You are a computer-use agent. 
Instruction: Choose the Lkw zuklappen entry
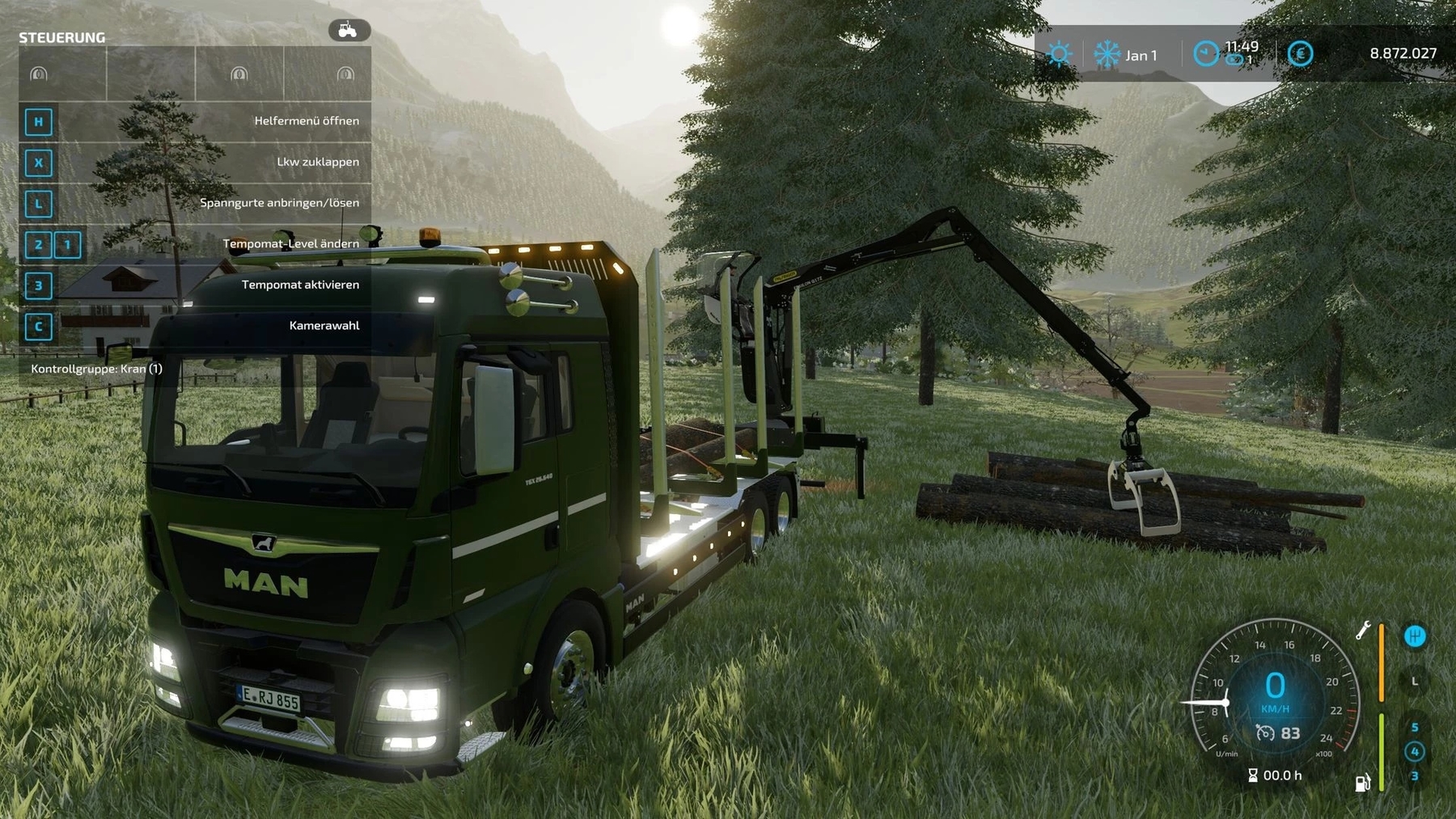coord(194,162)
